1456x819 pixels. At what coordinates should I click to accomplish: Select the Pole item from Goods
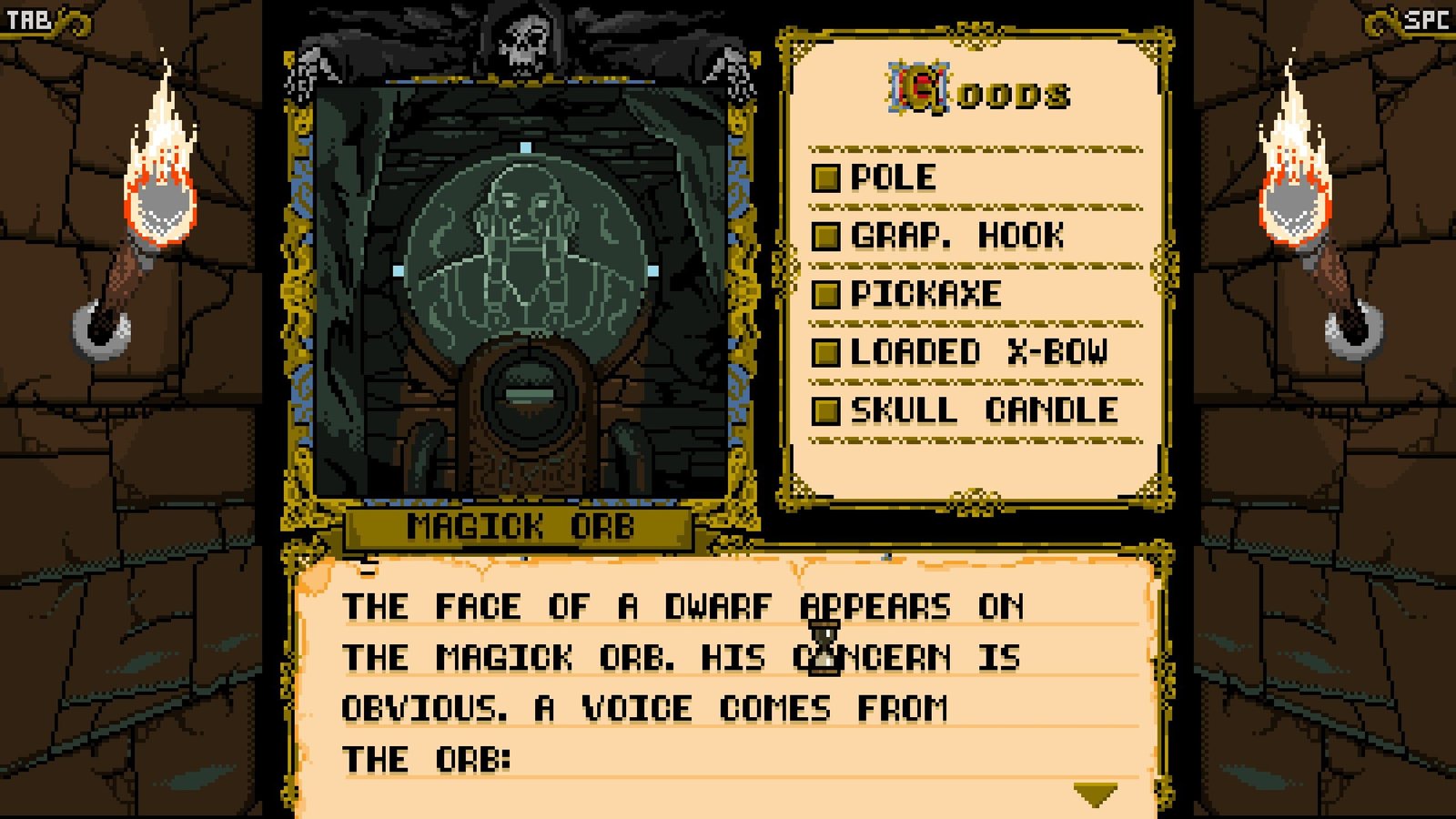(892, 177)
